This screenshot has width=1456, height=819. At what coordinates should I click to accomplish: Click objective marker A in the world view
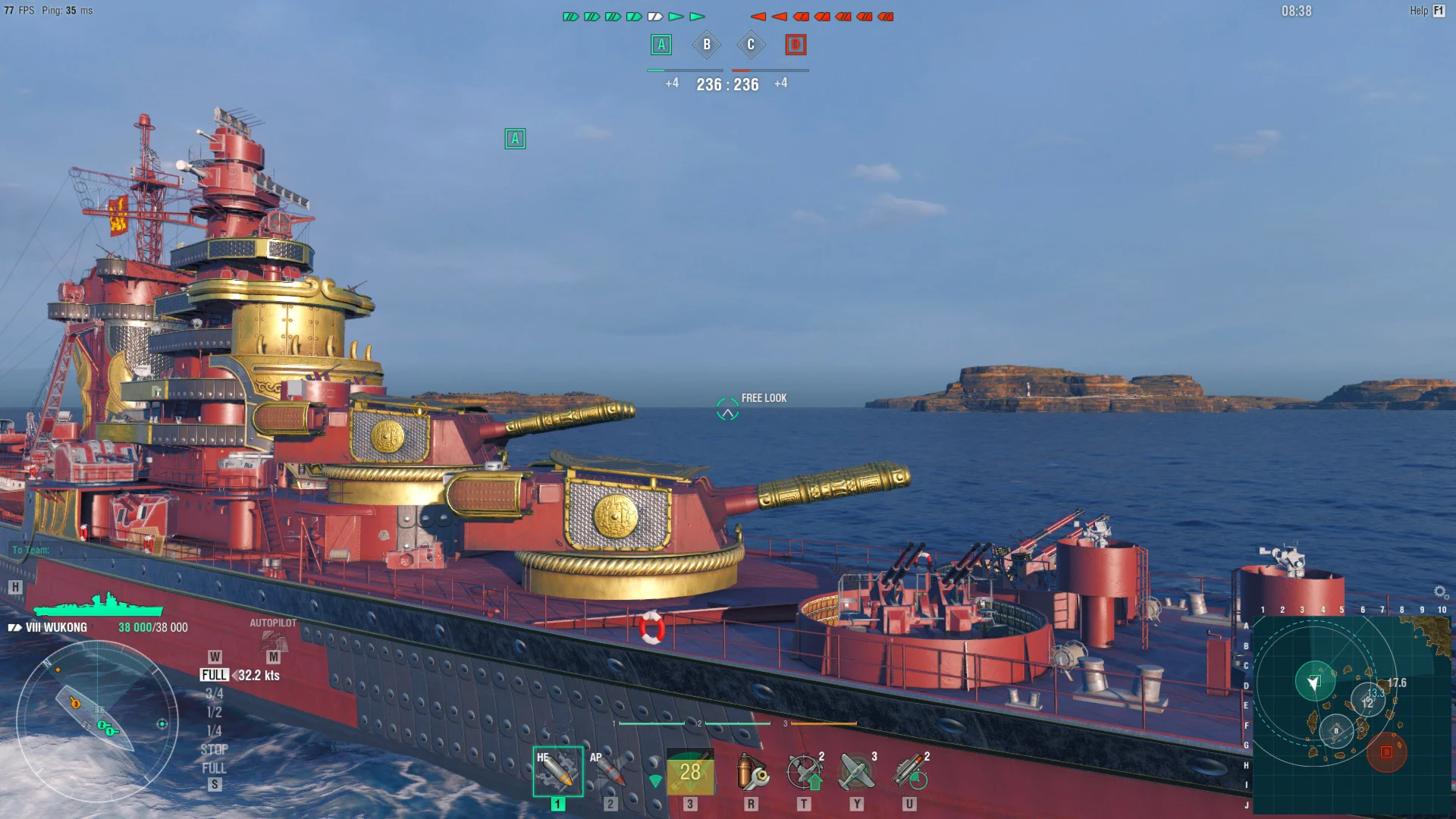pos(516,139)
